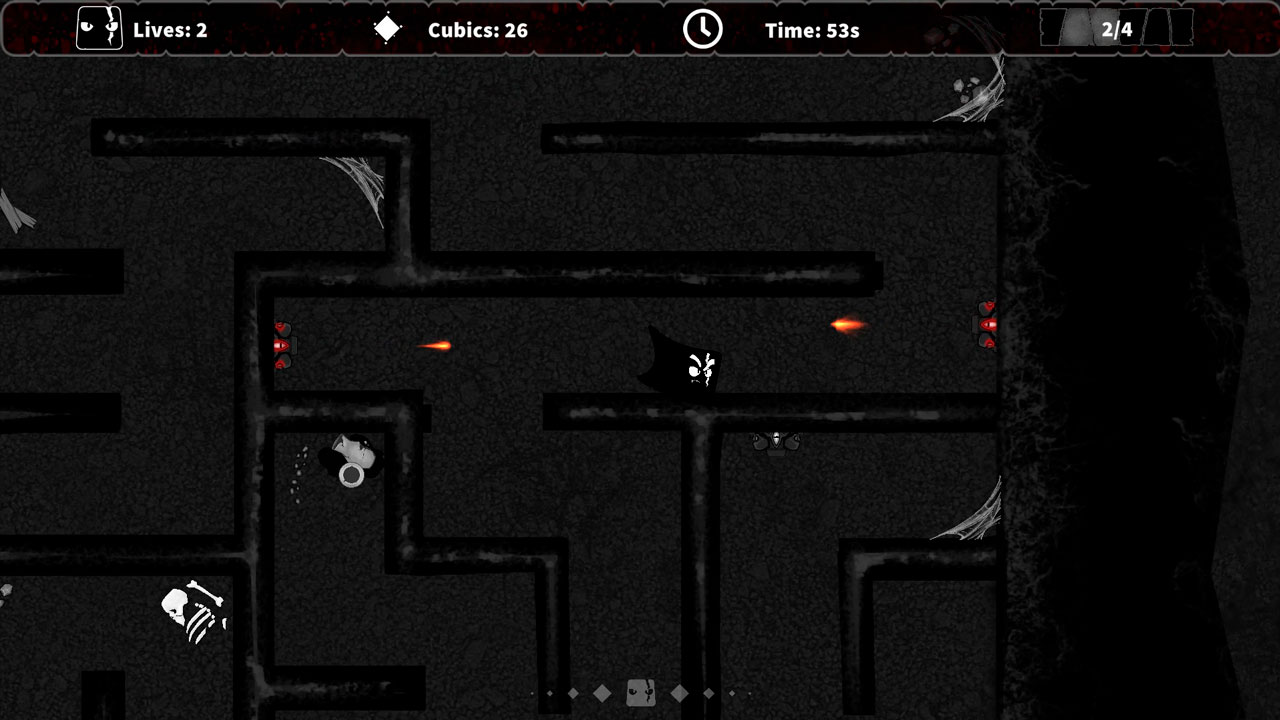
Task: Click the 2/4 level fragment counter
Action: click(1117, 29)
